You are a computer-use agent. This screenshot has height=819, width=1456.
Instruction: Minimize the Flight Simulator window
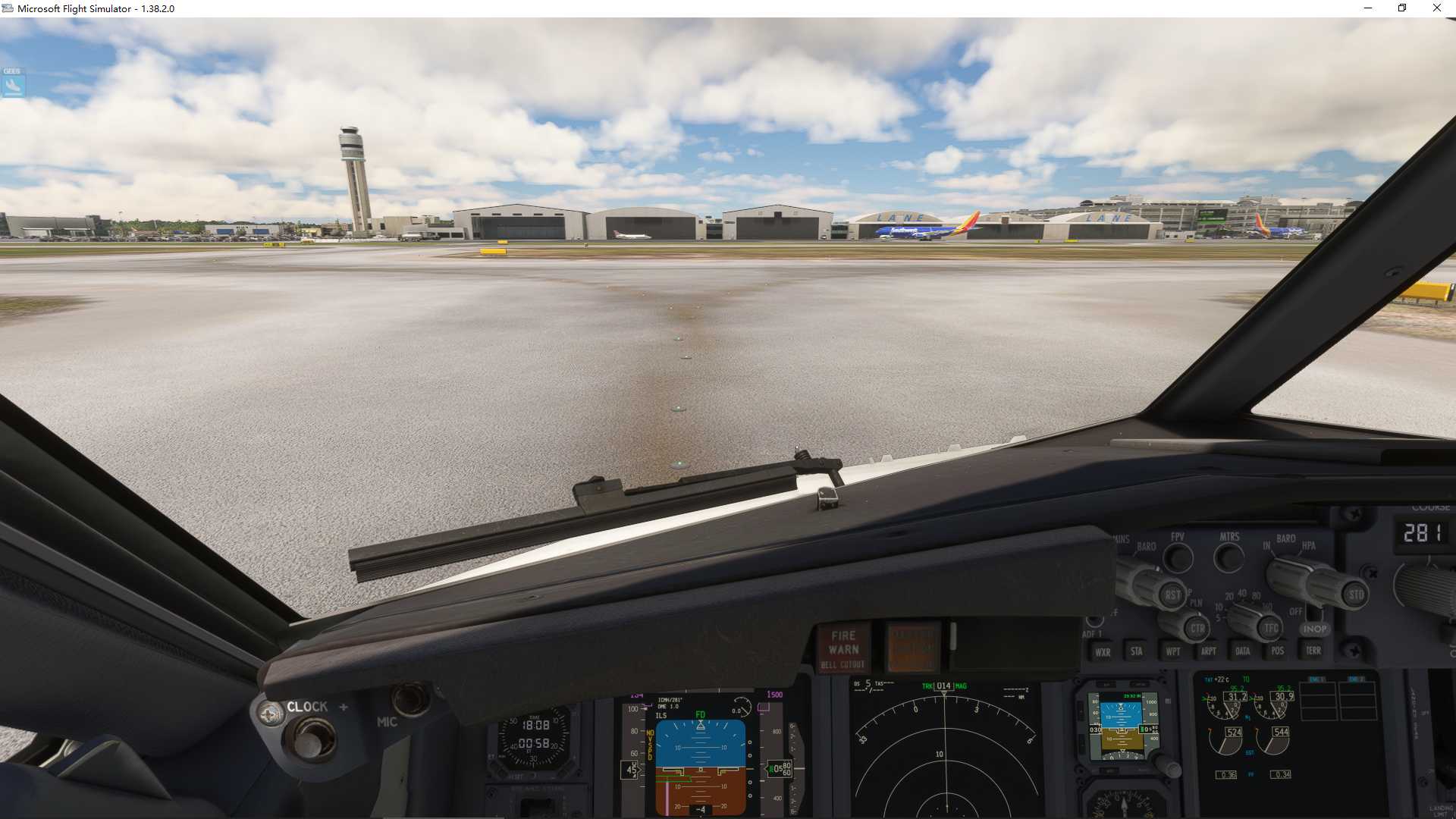[1368, 8]
